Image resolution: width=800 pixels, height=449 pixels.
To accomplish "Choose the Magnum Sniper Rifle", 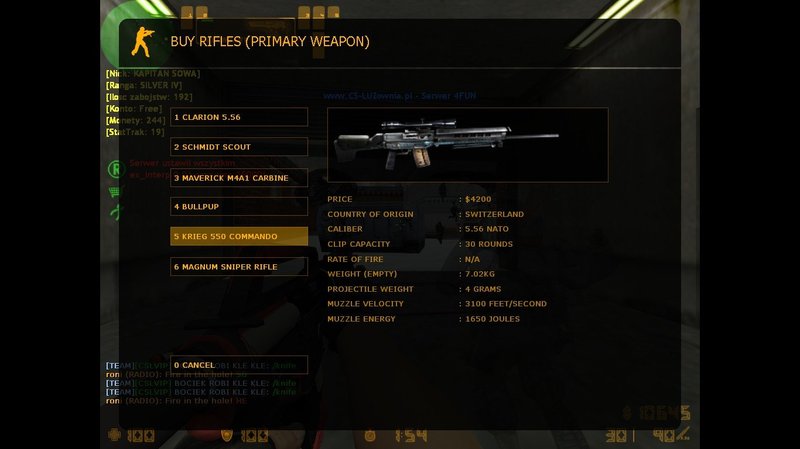I will [x=239, y=266].
